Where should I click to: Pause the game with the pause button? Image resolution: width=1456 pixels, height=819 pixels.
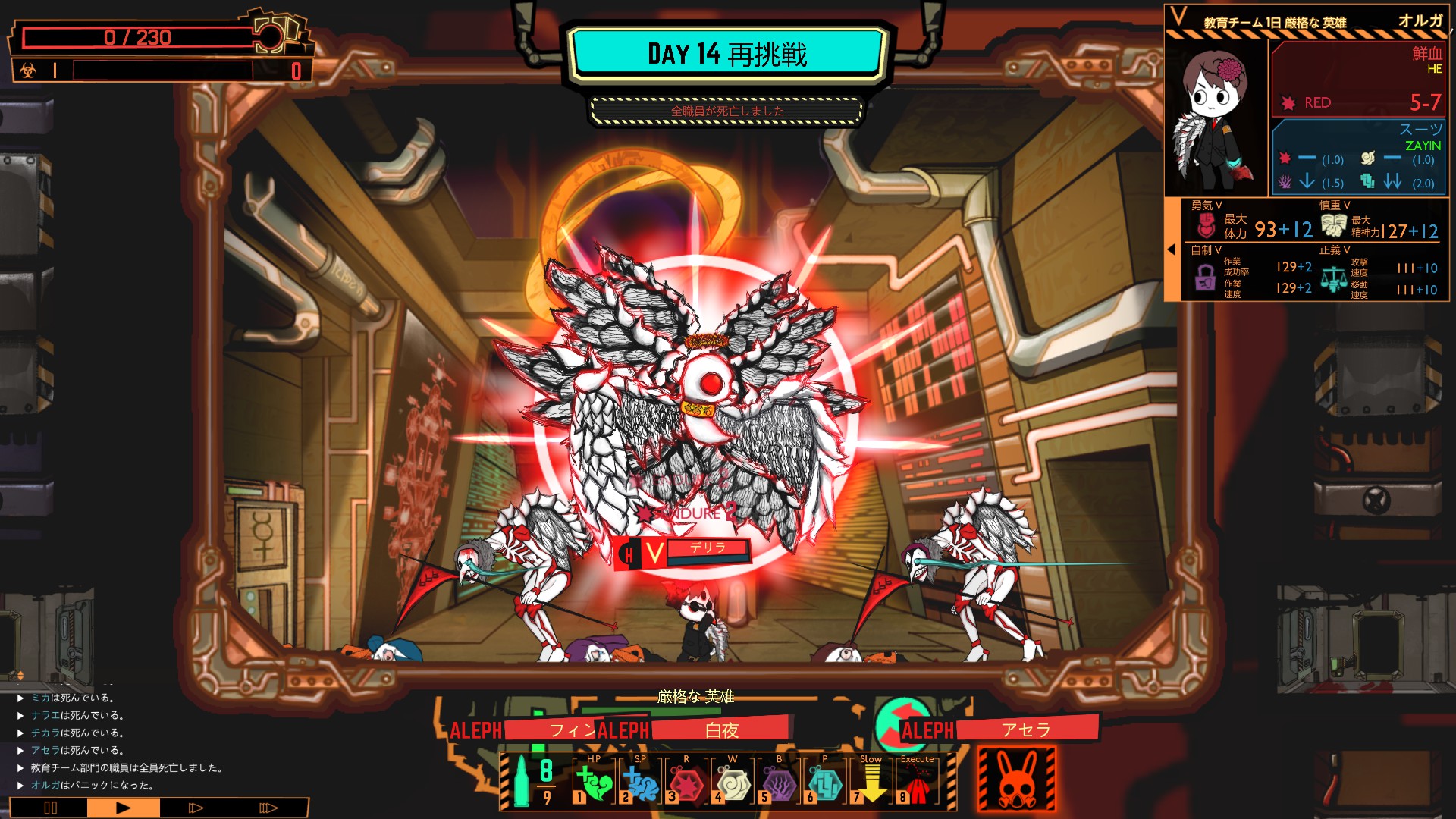[x=50, y=808]
